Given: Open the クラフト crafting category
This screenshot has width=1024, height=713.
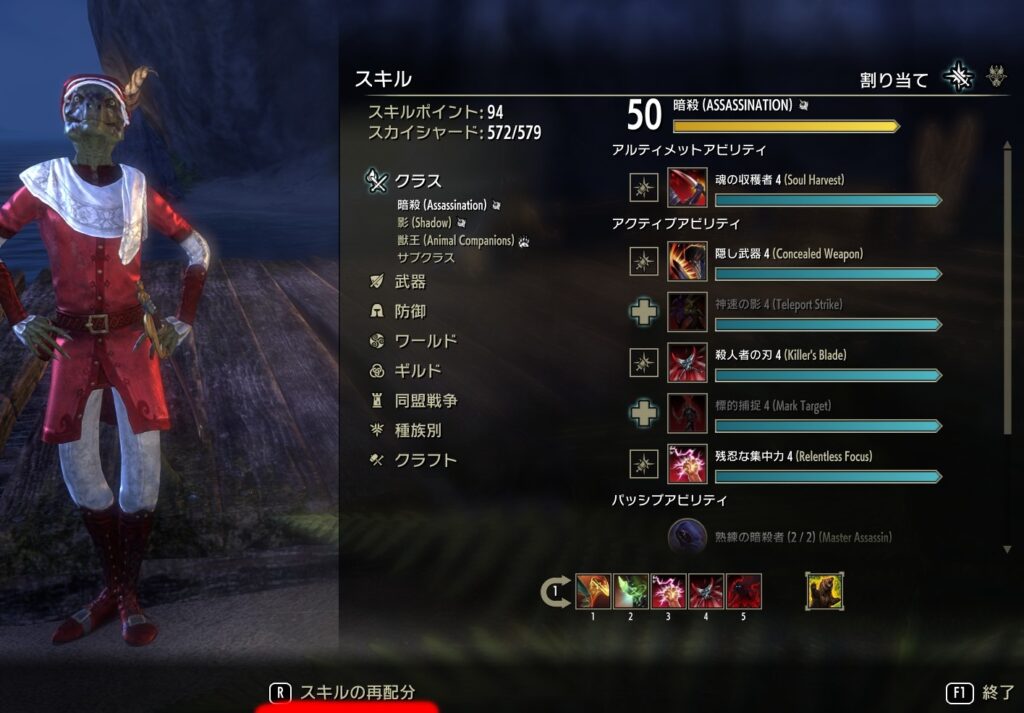Looking at the screenshot, I should pos(425,461).
